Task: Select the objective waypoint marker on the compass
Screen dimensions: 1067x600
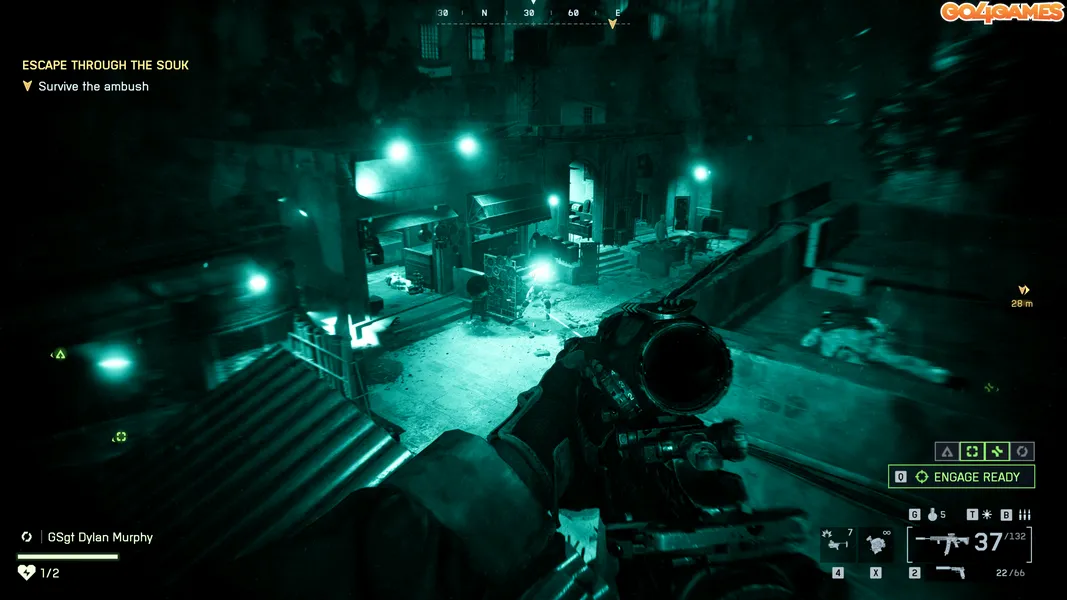Action: pyautogui.click(x=613, y=23)
